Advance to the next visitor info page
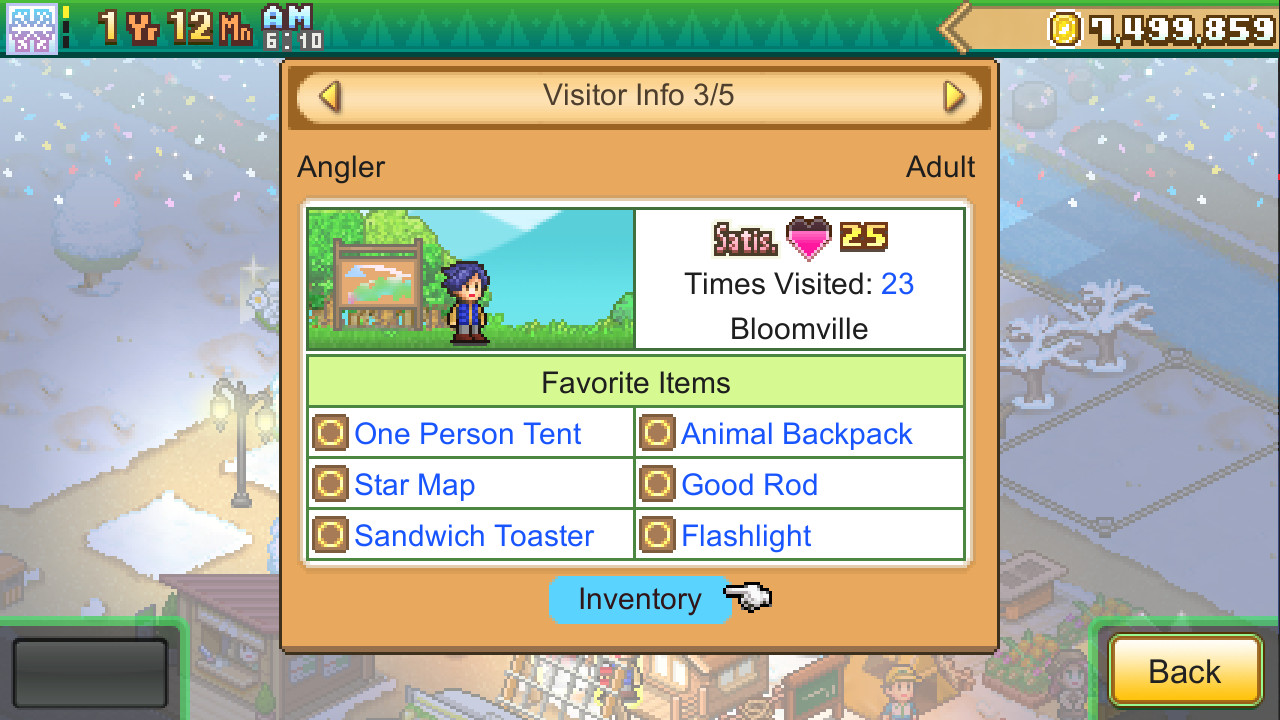 click(954, 97)
